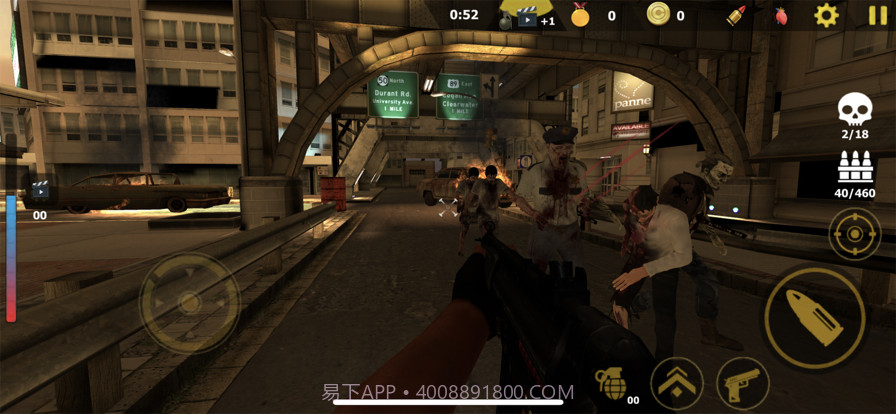This screenshot has height=414, width=896.
Task: Tap the double-chevron button
Action: point(676,382)
